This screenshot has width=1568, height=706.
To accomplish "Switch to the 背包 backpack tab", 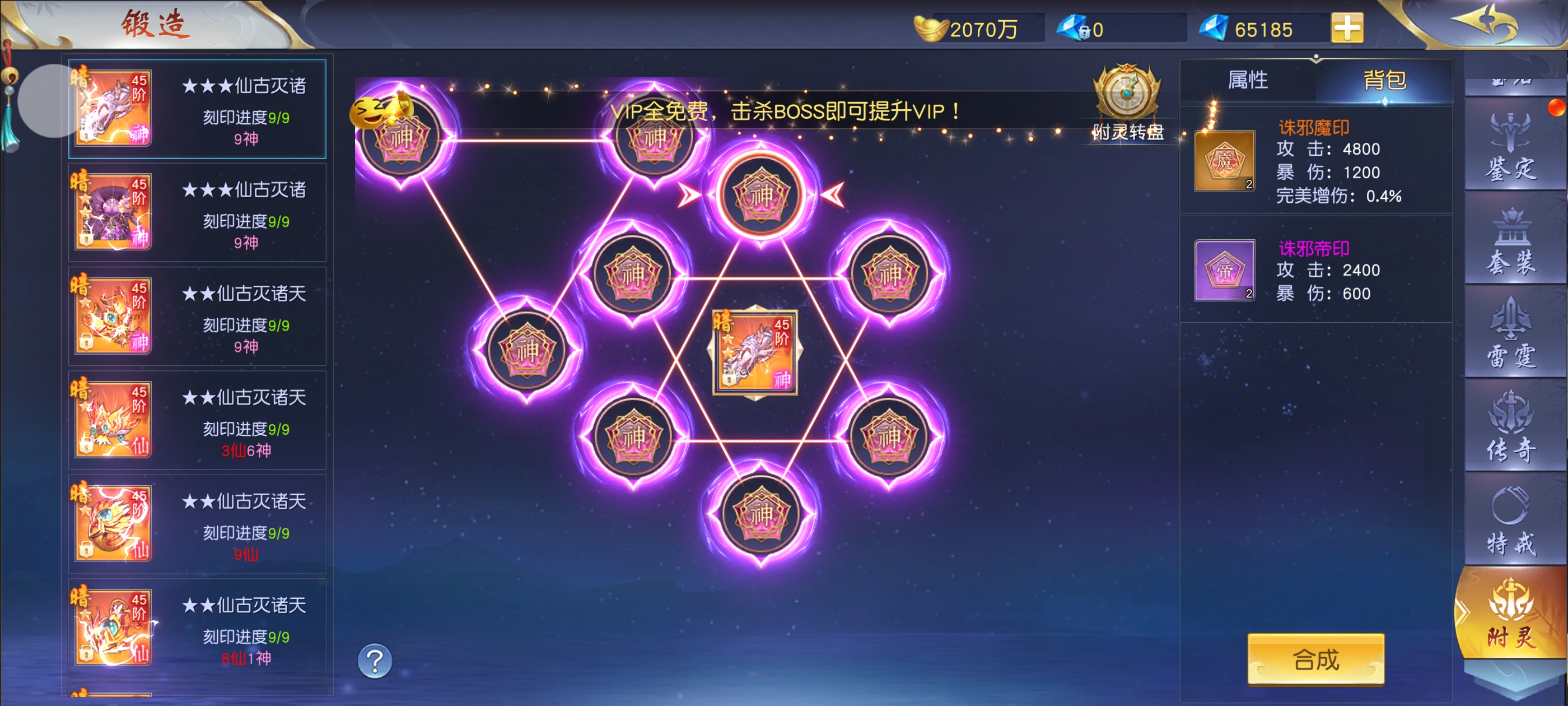I will point(1384,81).
